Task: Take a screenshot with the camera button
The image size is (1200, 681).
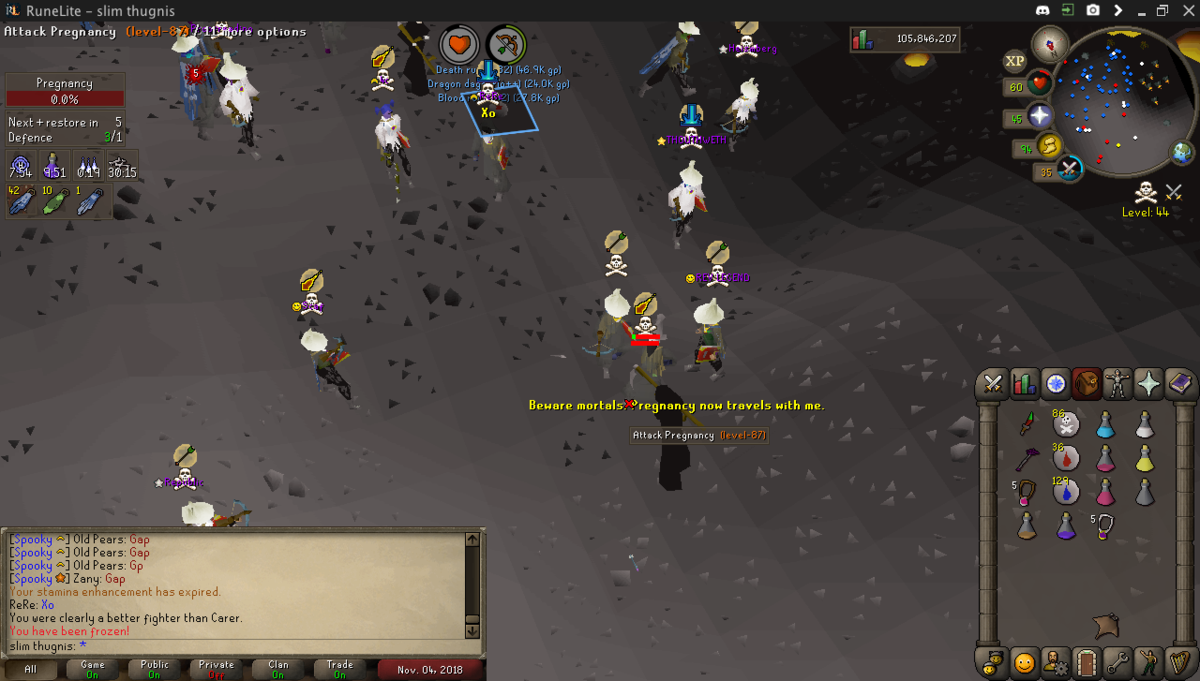Action: 1093,10
